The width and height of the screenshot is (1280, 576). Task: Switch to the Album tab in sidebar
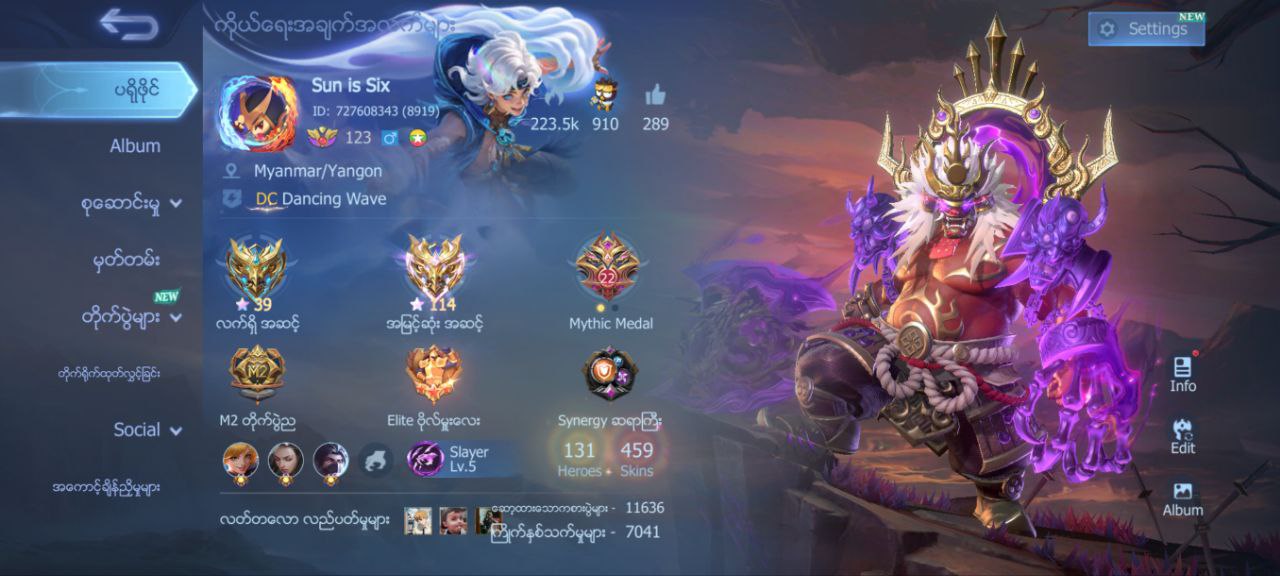tap(134, 146)
